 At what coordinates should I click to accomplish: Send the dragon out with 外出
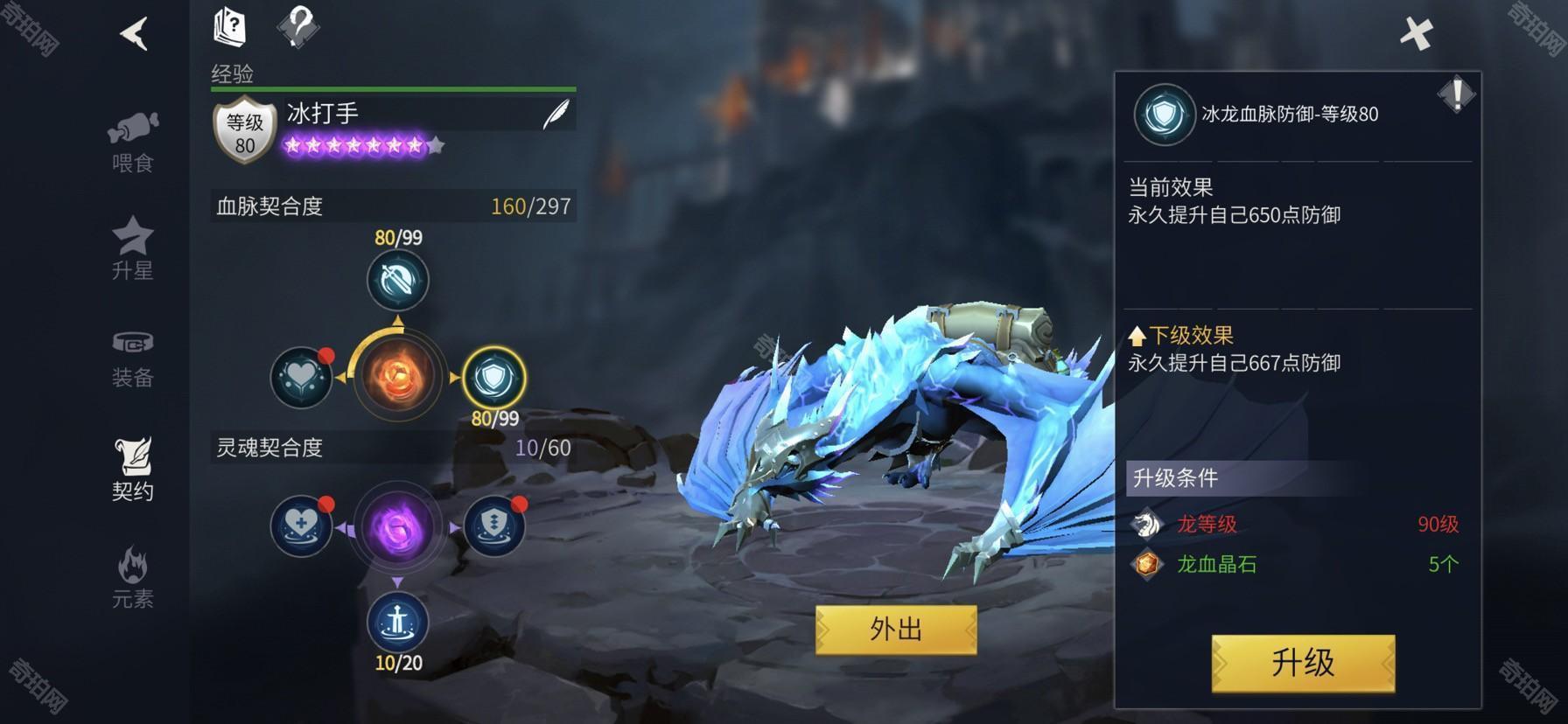pos(896,630)
